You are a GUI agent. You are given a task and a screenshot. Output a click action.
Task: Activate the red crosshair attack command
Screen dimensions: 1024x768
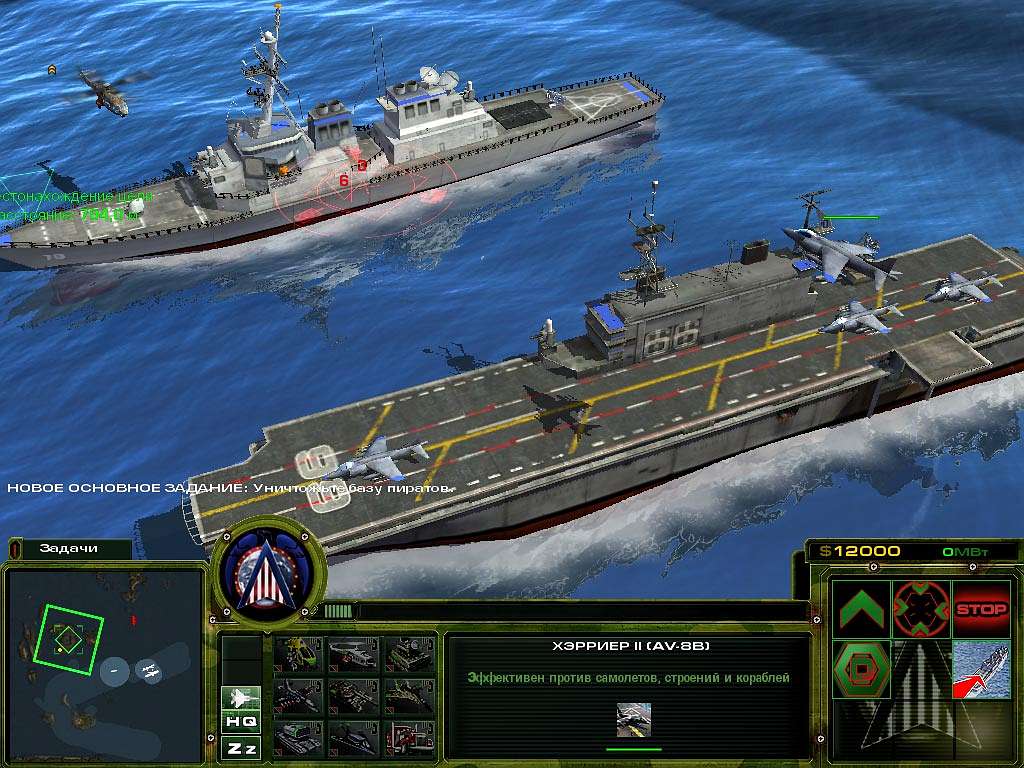921,609
